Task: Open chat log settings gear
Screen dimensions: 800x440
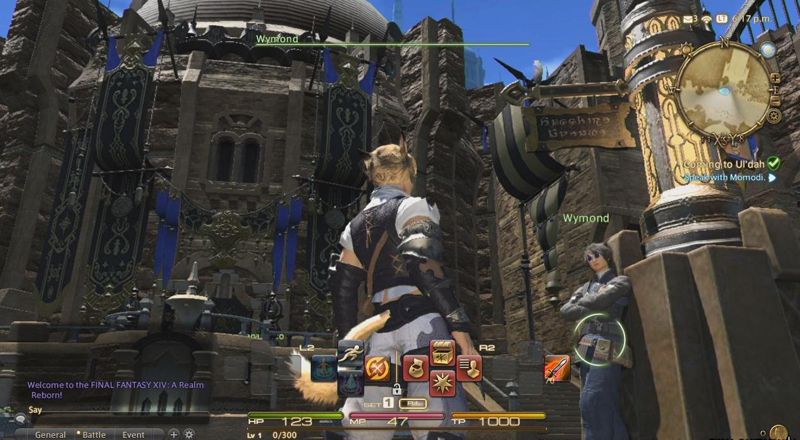Action: (x=188, y=434)
